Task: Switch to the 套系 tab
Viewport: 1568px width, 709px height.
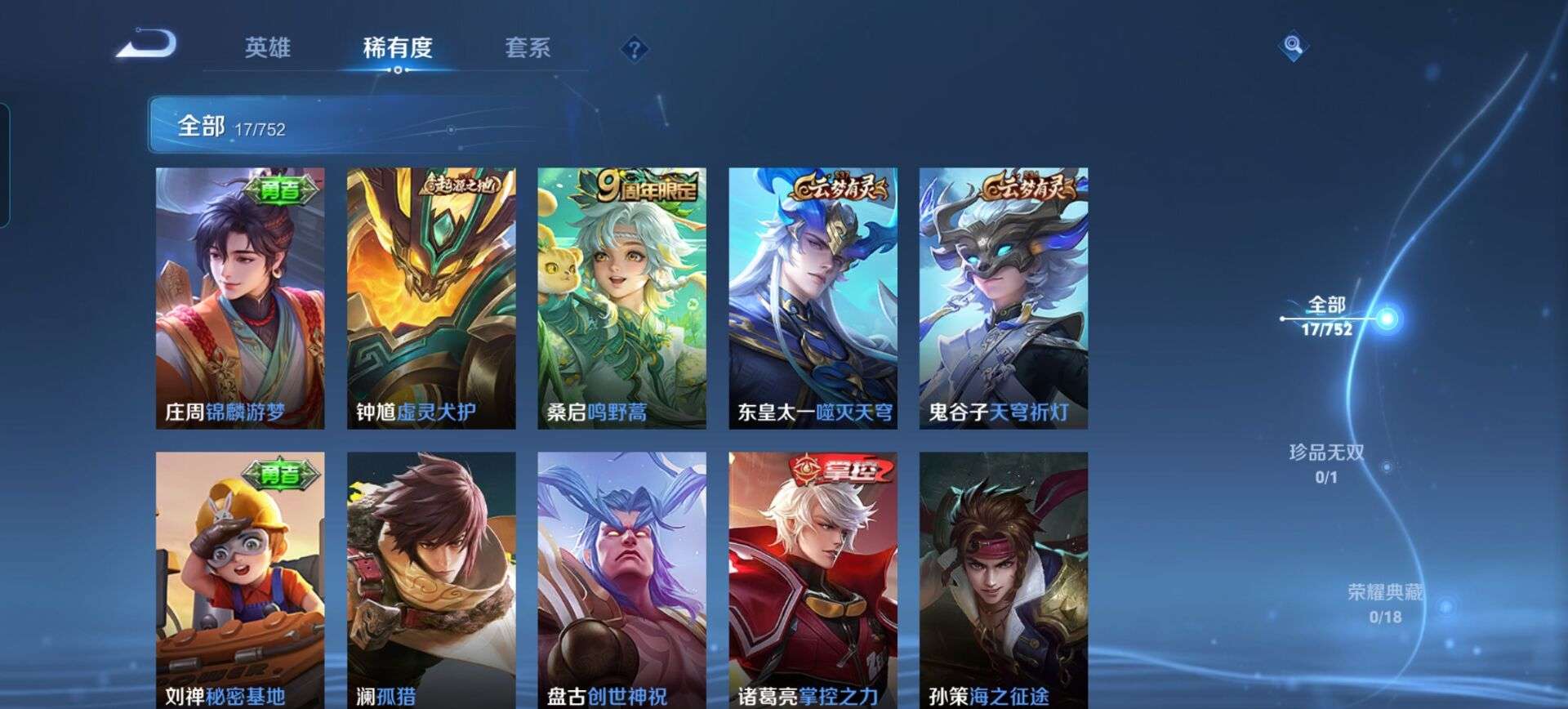Action: tap(529, 47)
